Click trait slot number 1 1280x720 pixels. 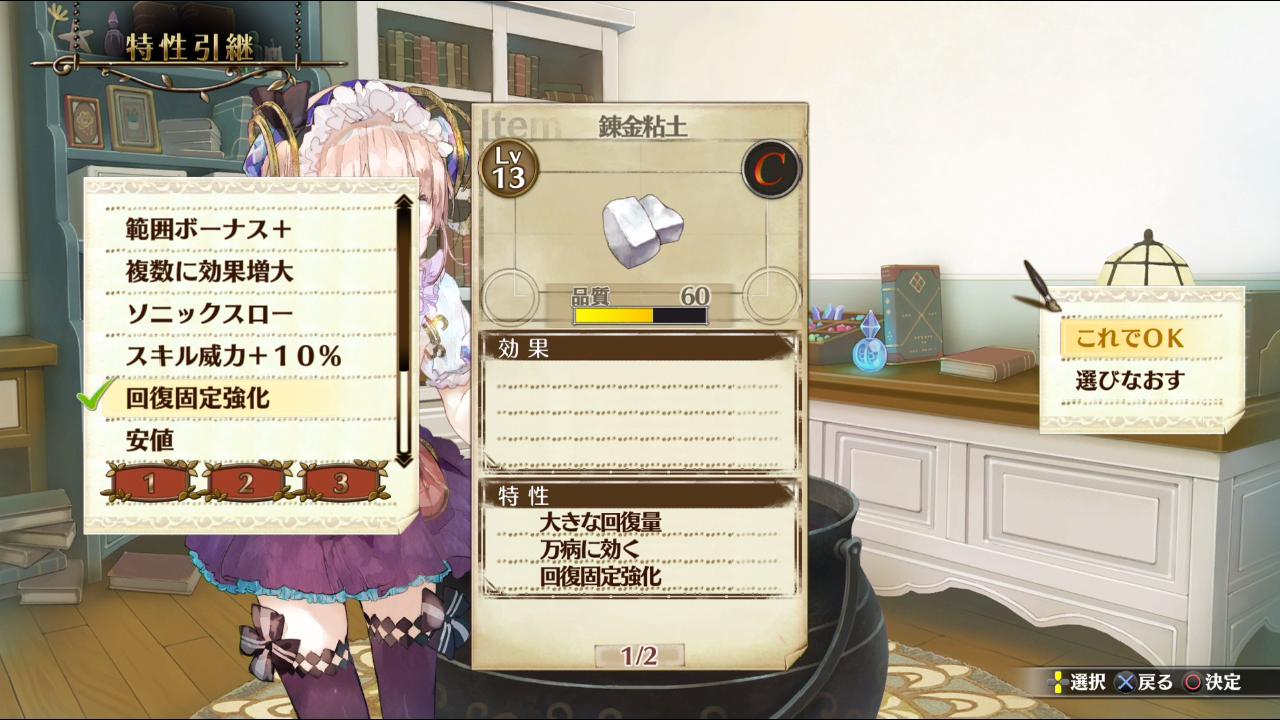[x=149, y=484]
